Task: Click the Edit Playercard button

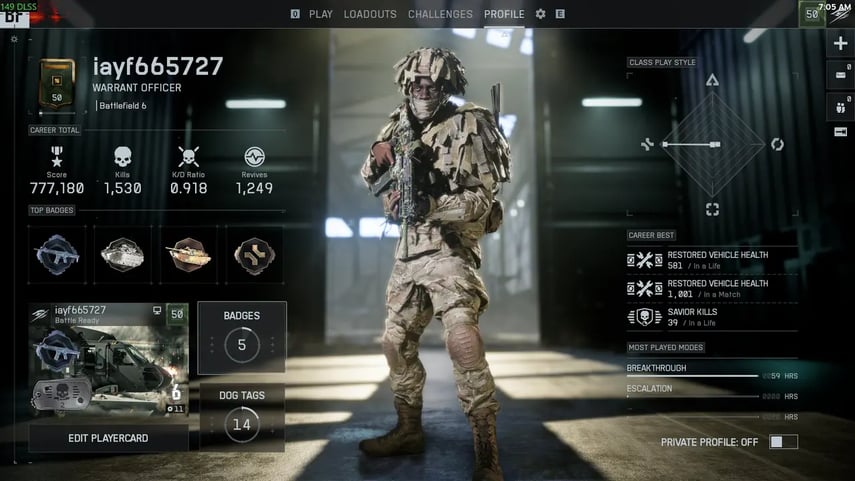Action: point(108,438)
